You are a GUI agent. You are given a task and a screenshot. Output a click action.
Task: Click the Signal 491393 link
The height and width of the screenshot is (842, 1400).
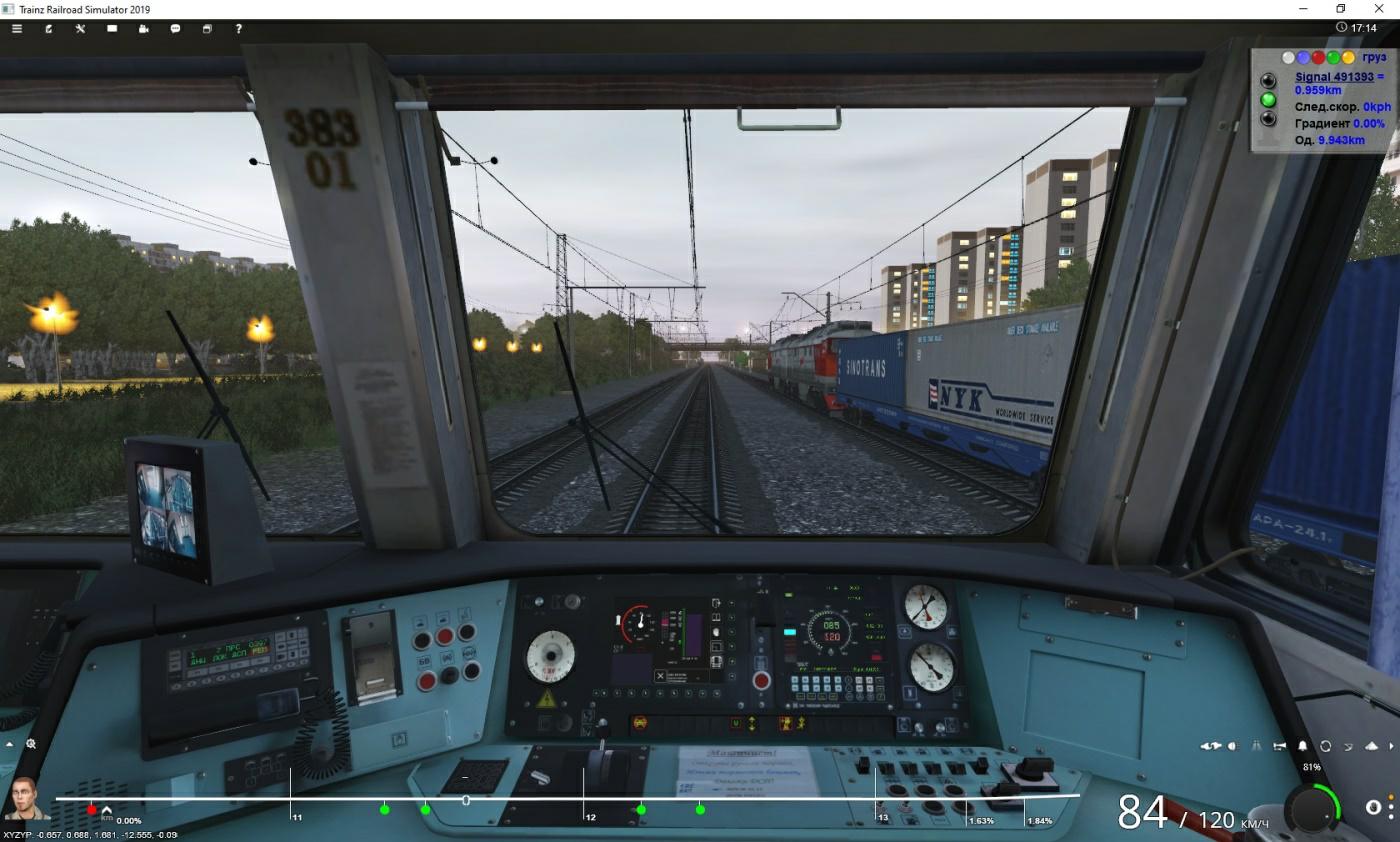coord(1326,76)
